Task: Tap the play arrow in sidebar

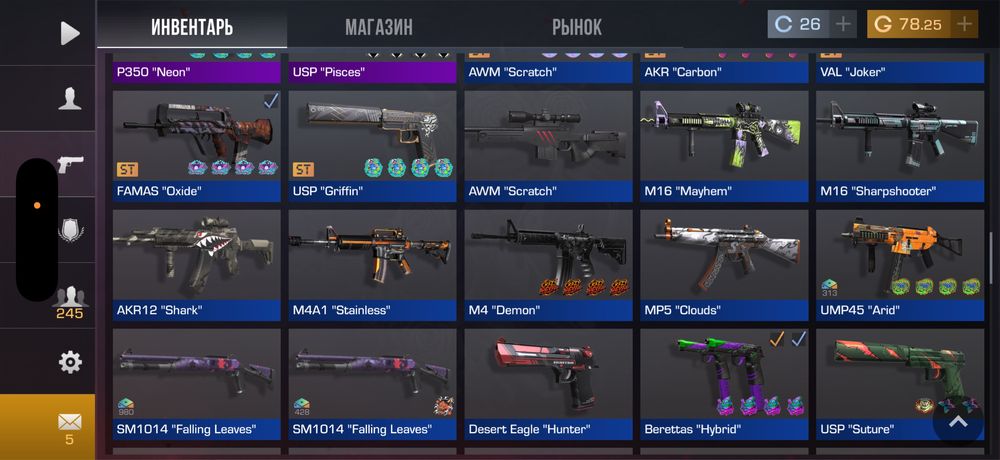Action: tap(69, 33)
